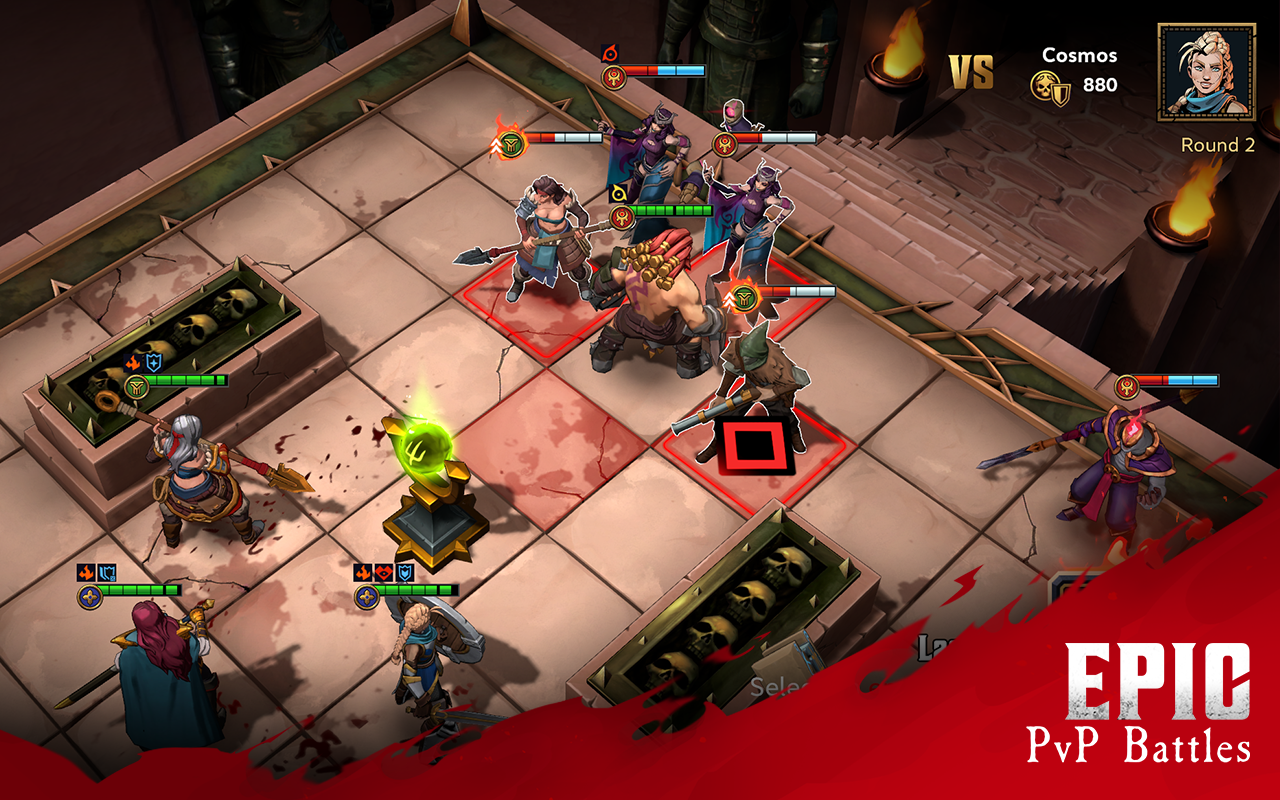Click the red heart buff icon on the paladin's bar

coord(384,573)
